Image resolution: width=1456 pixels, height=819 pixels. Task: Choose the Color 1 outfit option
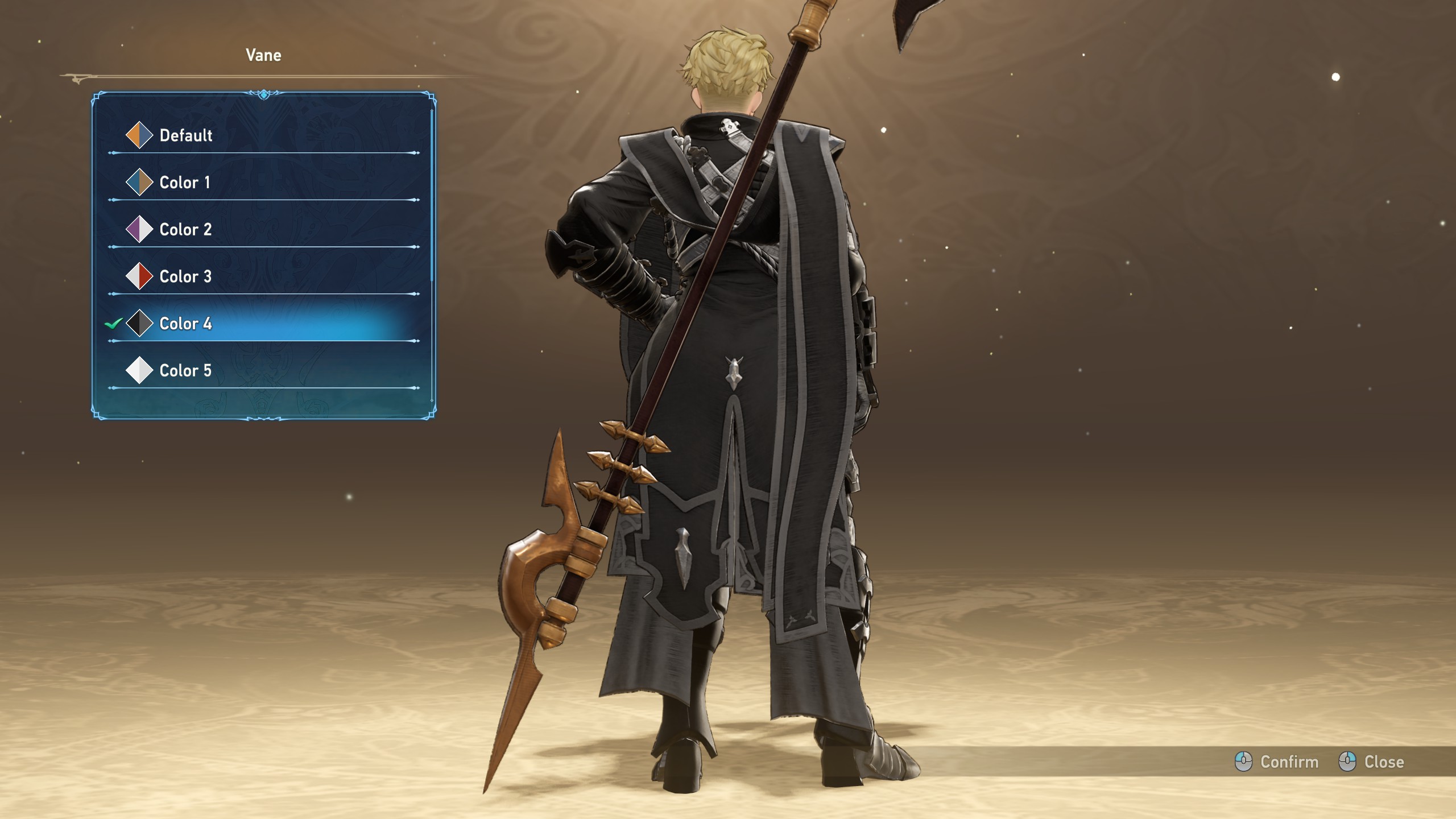(x=185, y=183)
